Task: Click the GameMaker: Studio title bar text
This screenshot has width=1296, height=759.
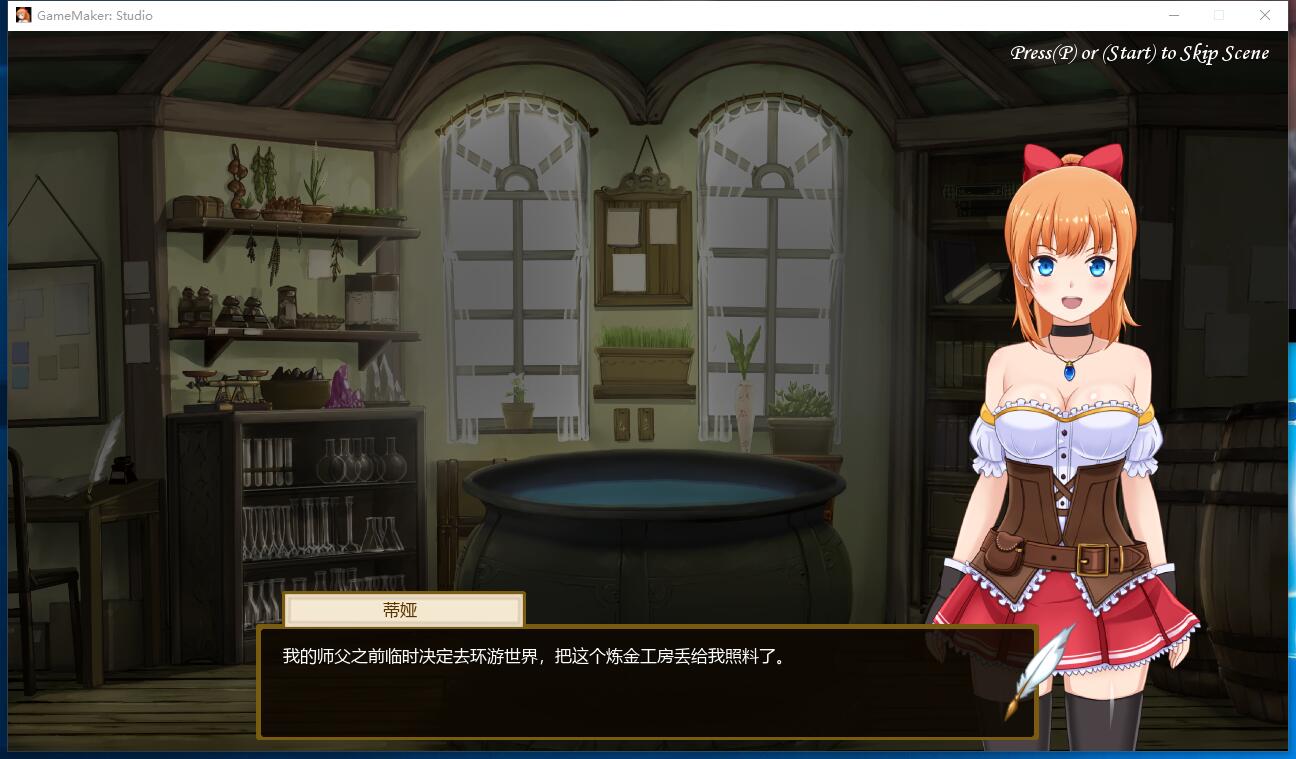Action: (x=93, y=15)
